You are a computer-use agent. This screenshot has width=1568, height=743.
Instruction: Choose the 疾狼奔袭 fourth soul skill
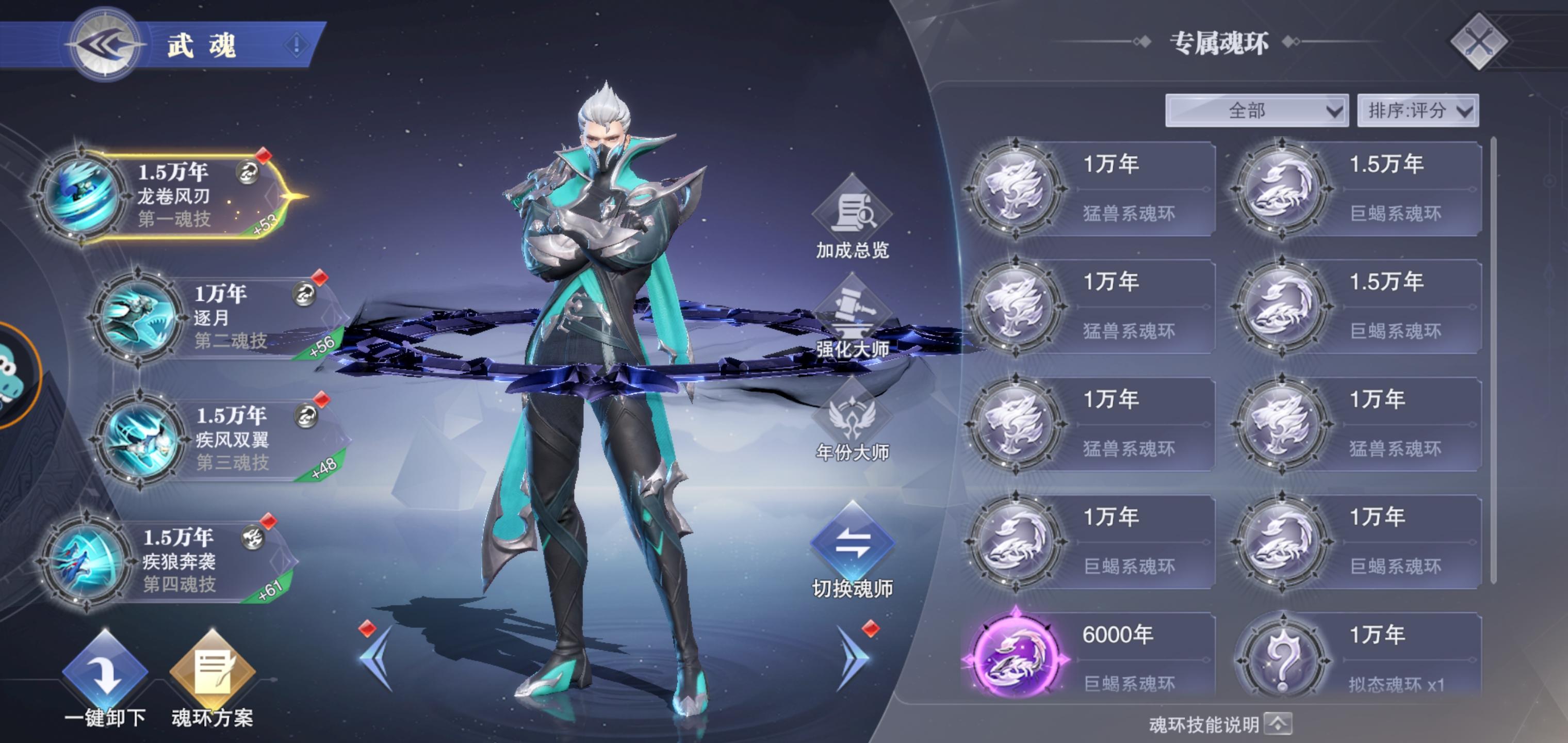coord(170,560)
